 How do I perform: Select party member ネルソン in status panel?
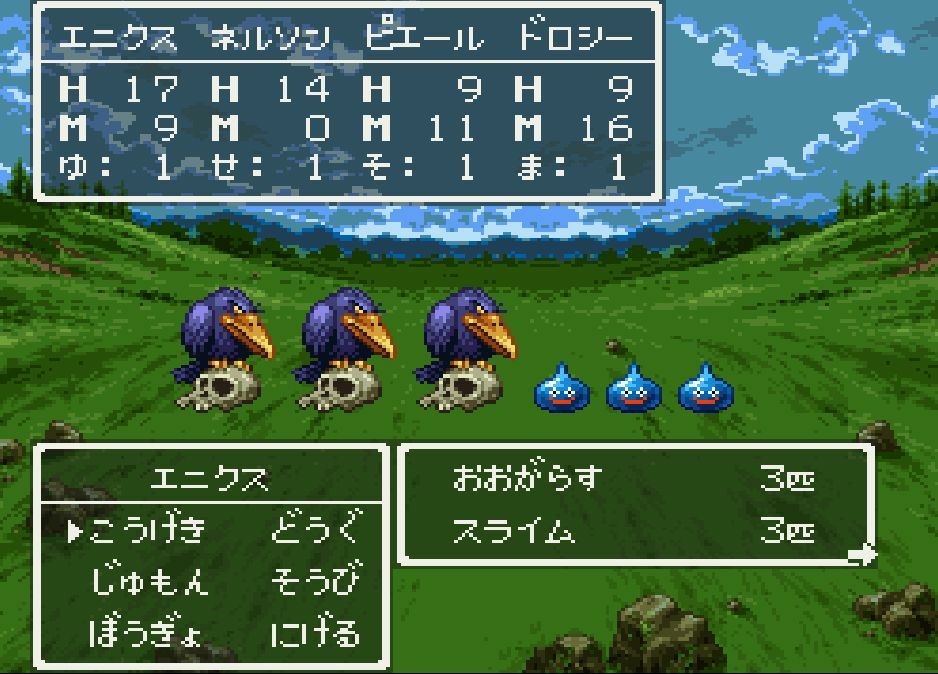point(270,38)
